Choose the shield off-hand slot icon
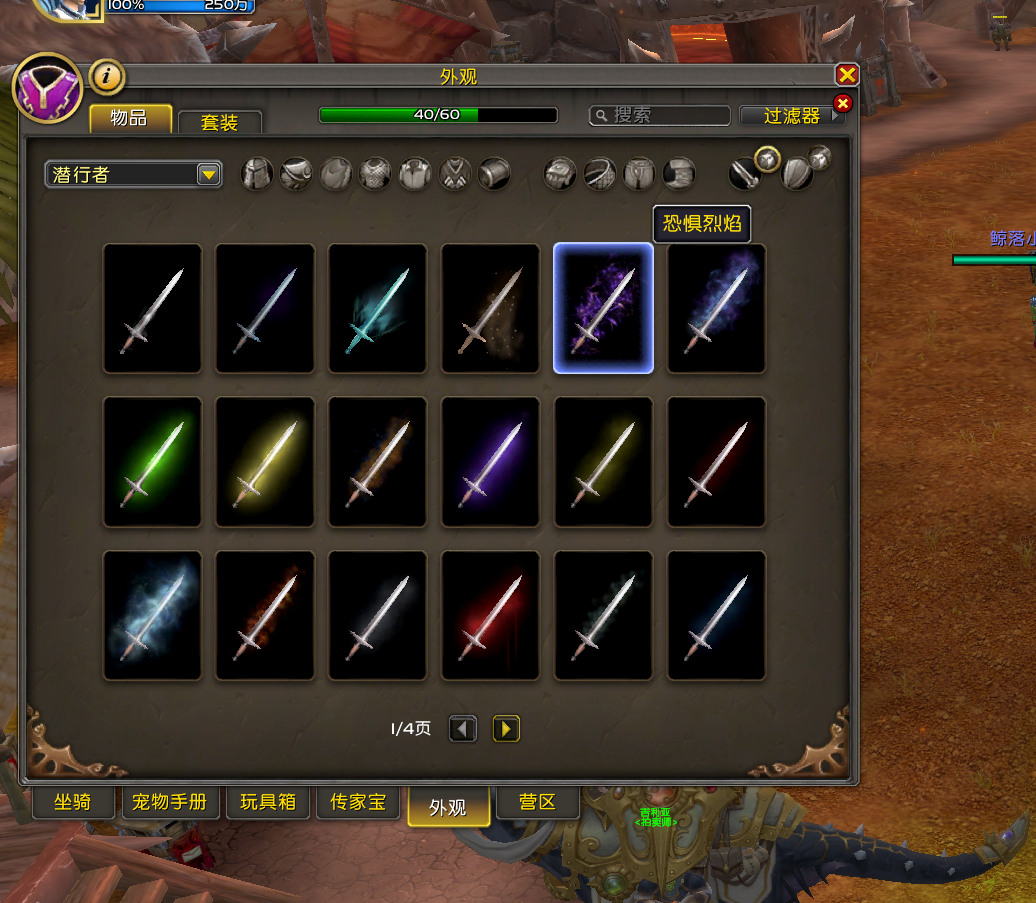 (x=797, y=175)
